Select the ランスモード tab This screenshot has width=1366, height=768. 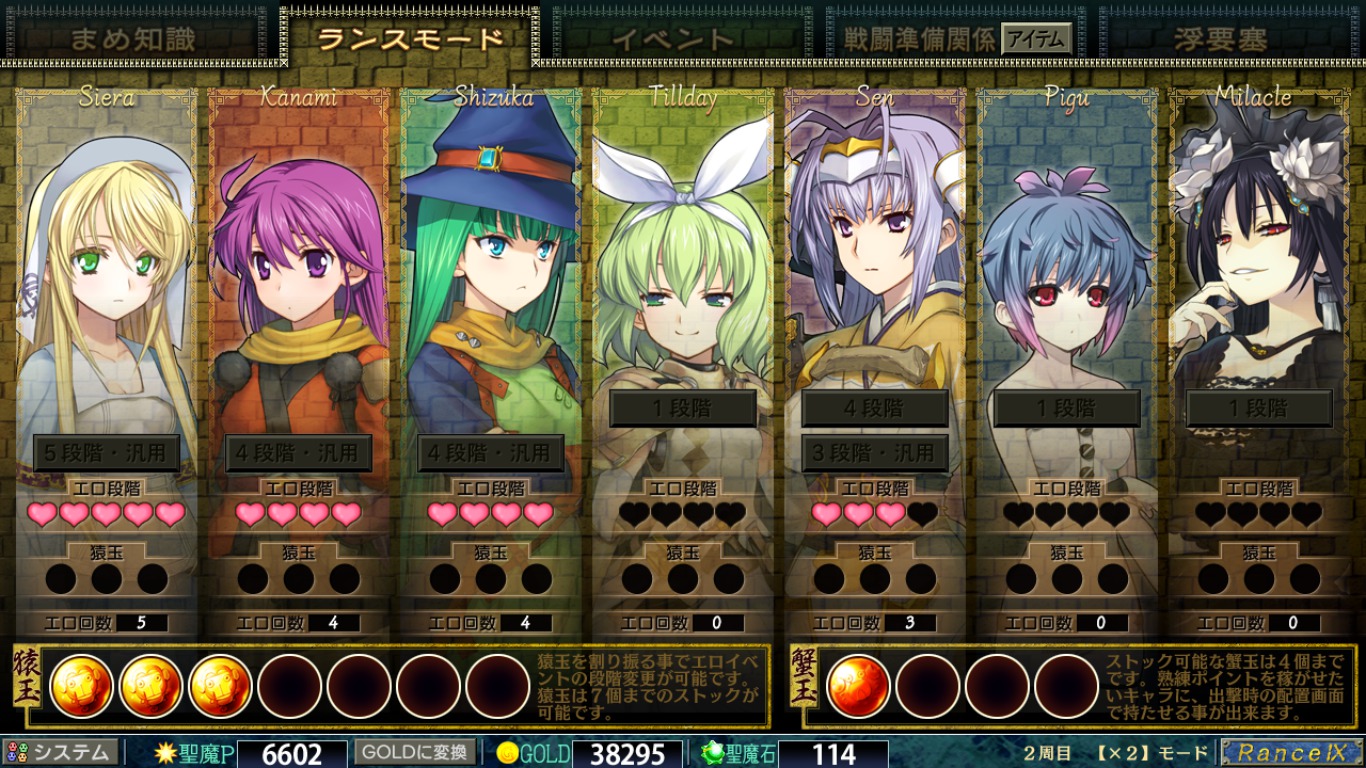tap(410, 39)
